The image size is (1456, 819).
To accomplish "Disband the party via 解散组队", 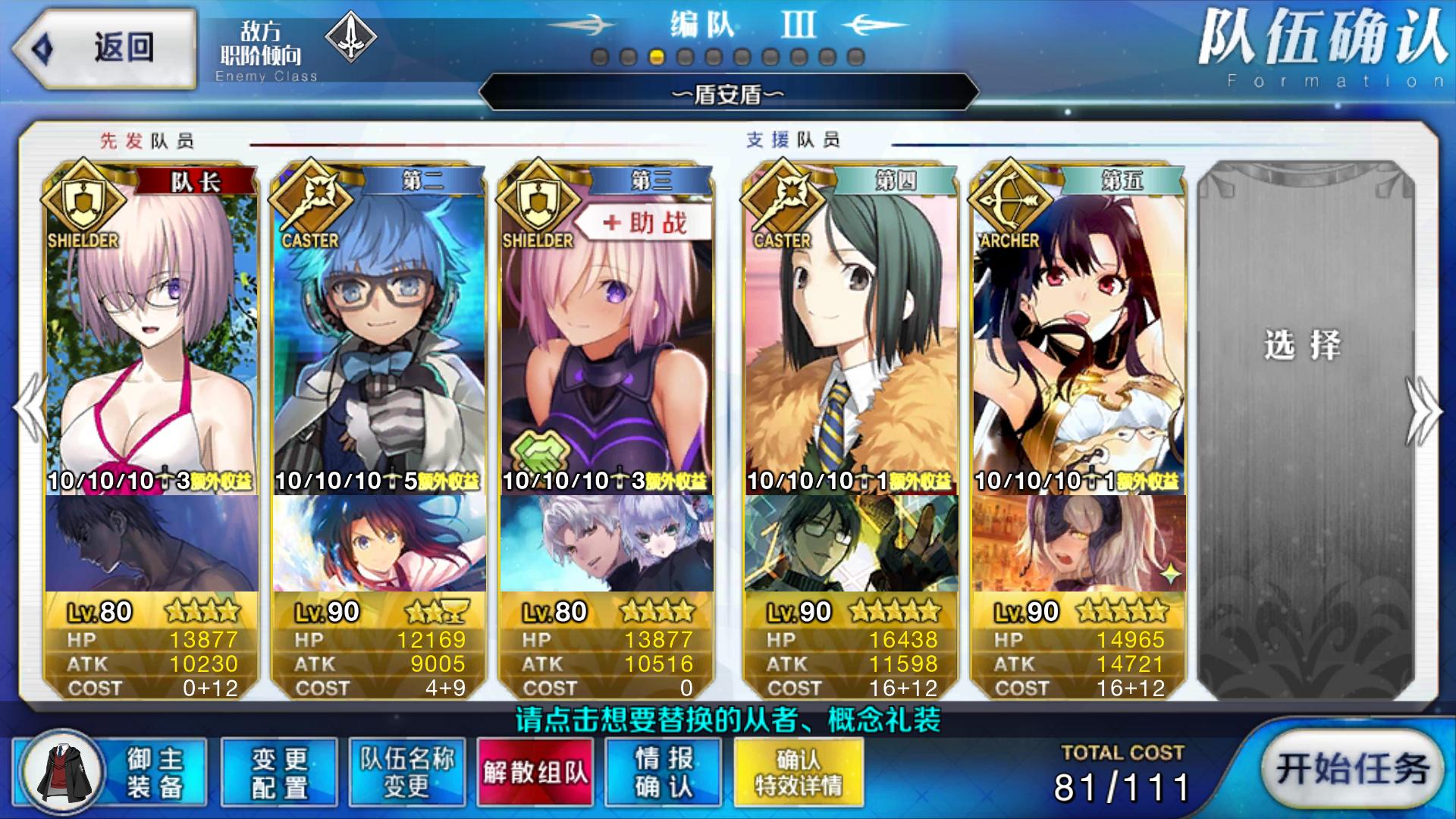I will point(535,772).
